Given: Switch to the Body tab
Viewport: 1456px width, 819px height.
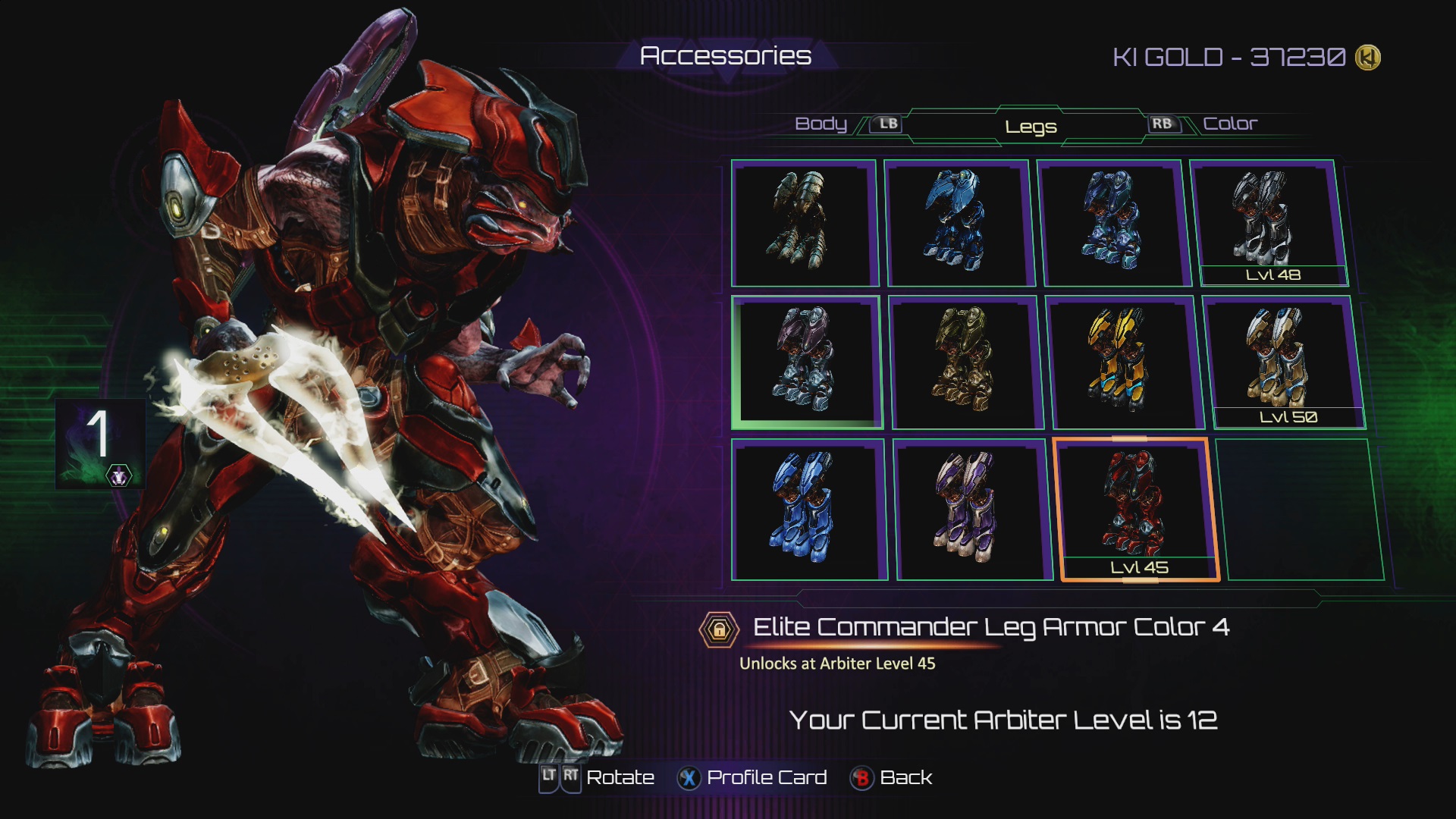Looking at the screenshot, I should pyautogui.click(x=821, y=124).
